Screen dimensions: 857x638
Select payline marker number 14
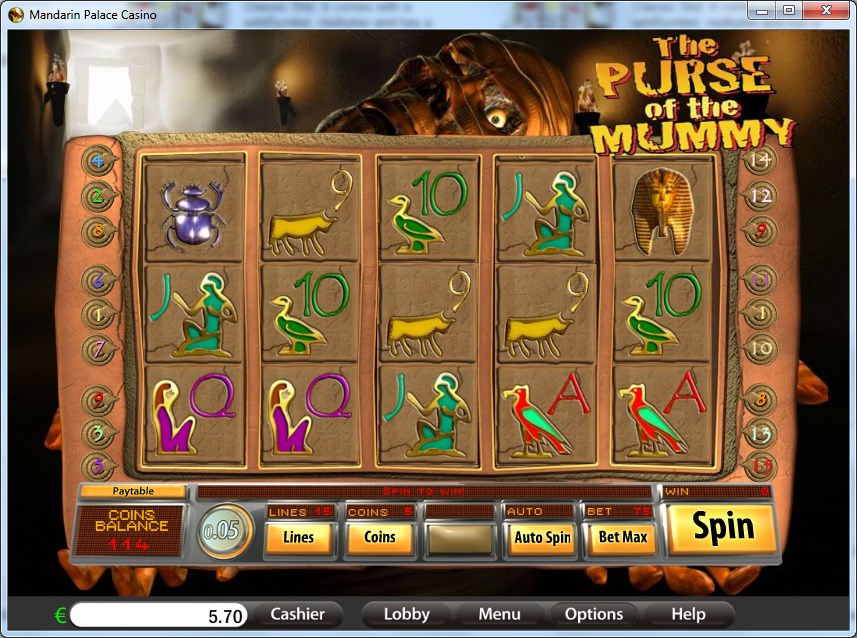[x=760, y=159]
